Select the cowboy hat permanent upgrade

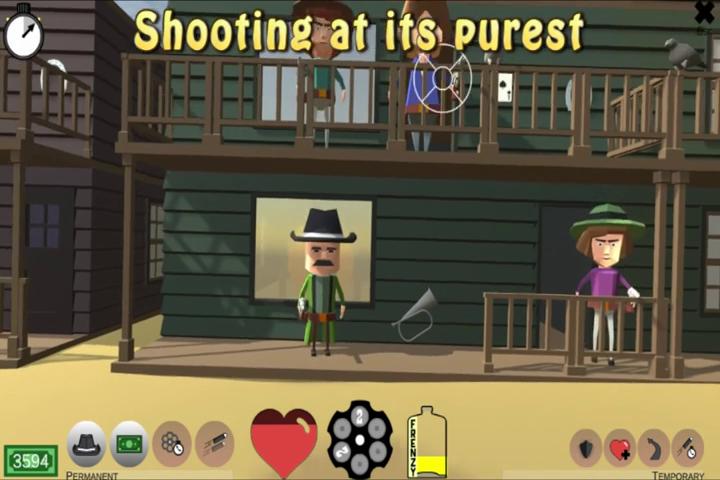tap(87, 443)
